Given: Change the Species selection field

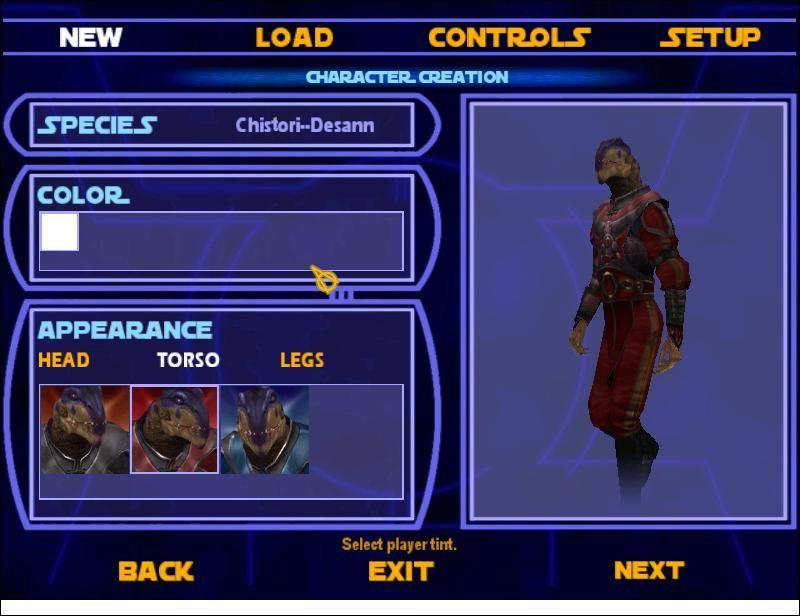Looking at the screenshot, I should coord(305,126).
